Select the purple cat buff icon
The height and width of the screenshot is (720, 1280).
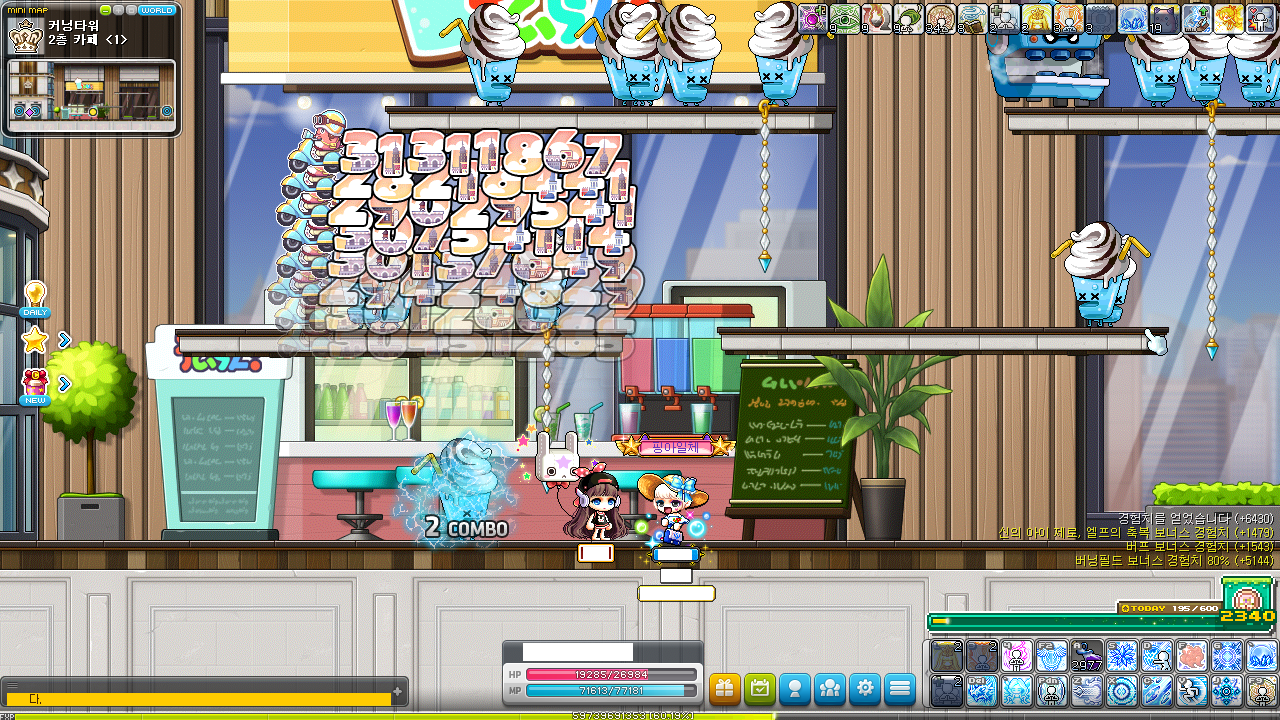coord(1165,18)
